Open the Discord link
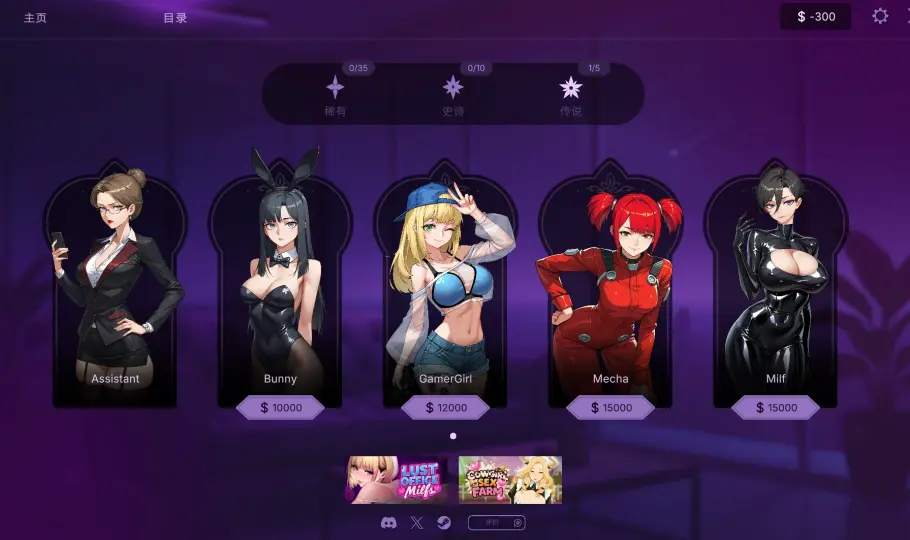This screenshot has width=910, height=540. point(389,523)
